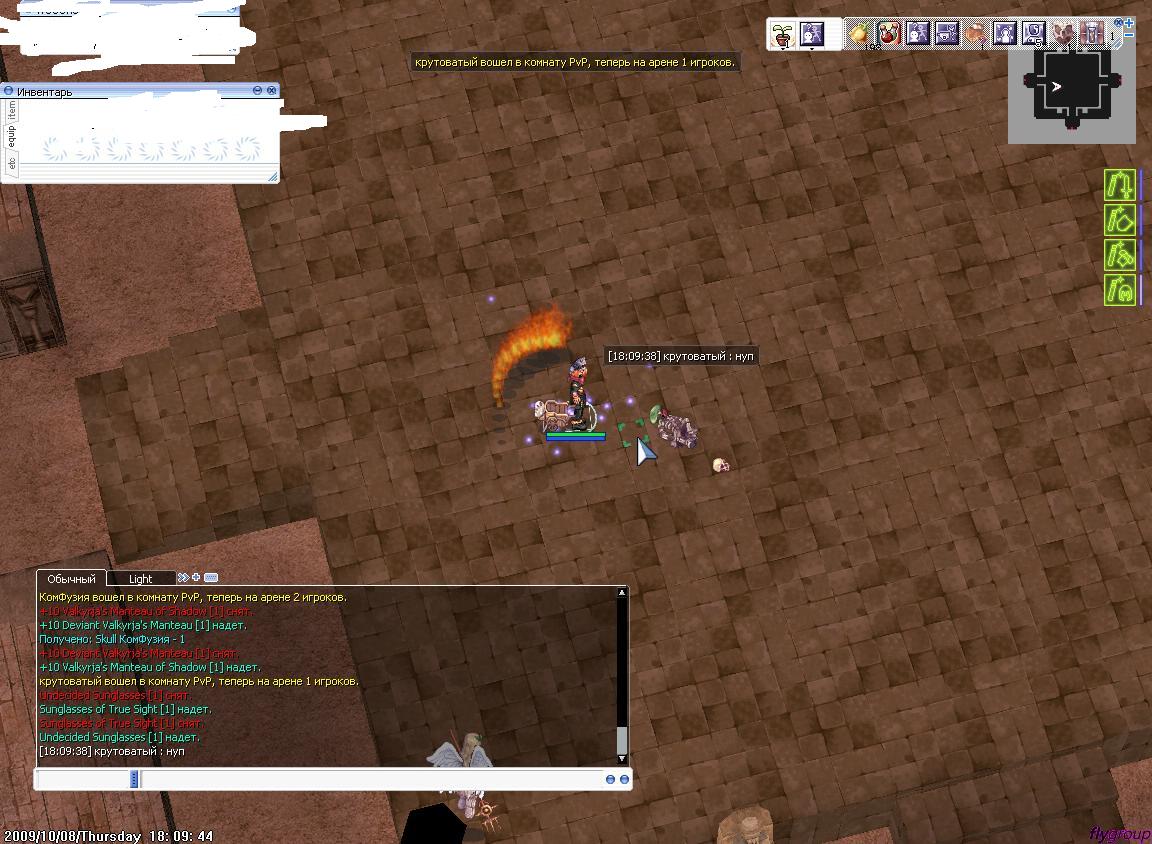Use the red potion hotbar item
This screenshot has width=1152, height=844.
tap(889, 34)
